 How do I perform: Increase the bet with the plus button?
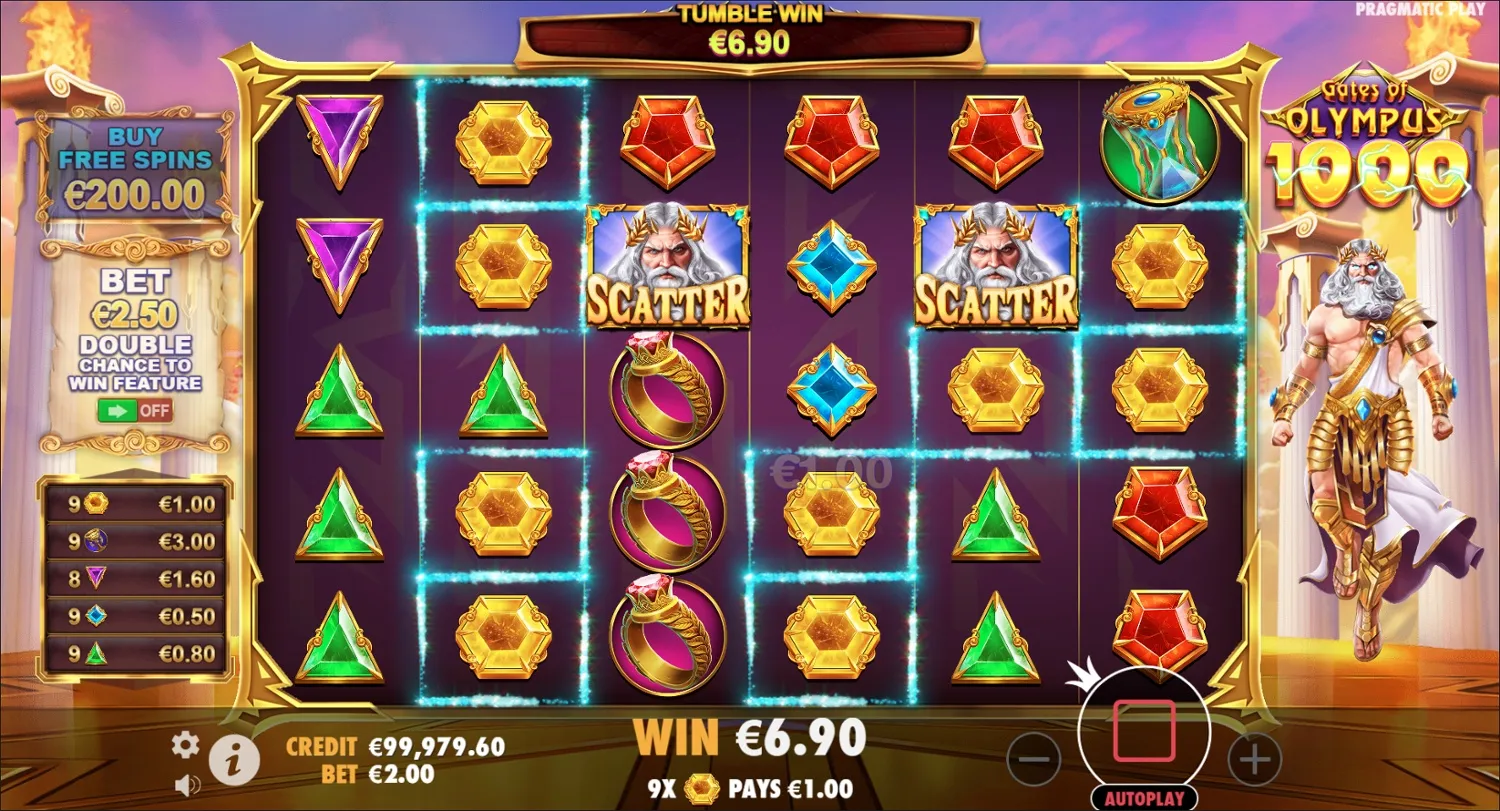click(x=1252, y=762)
